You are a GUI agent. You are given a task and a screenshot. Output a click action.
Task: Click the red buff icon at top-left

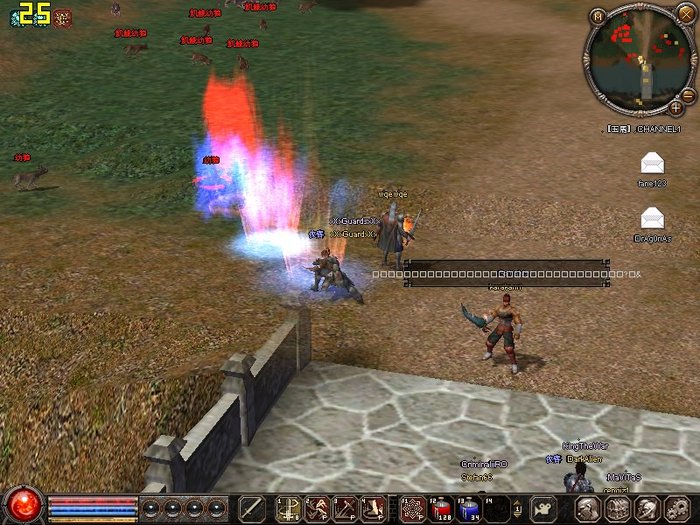pyautogui.click(x=63, y=17)
